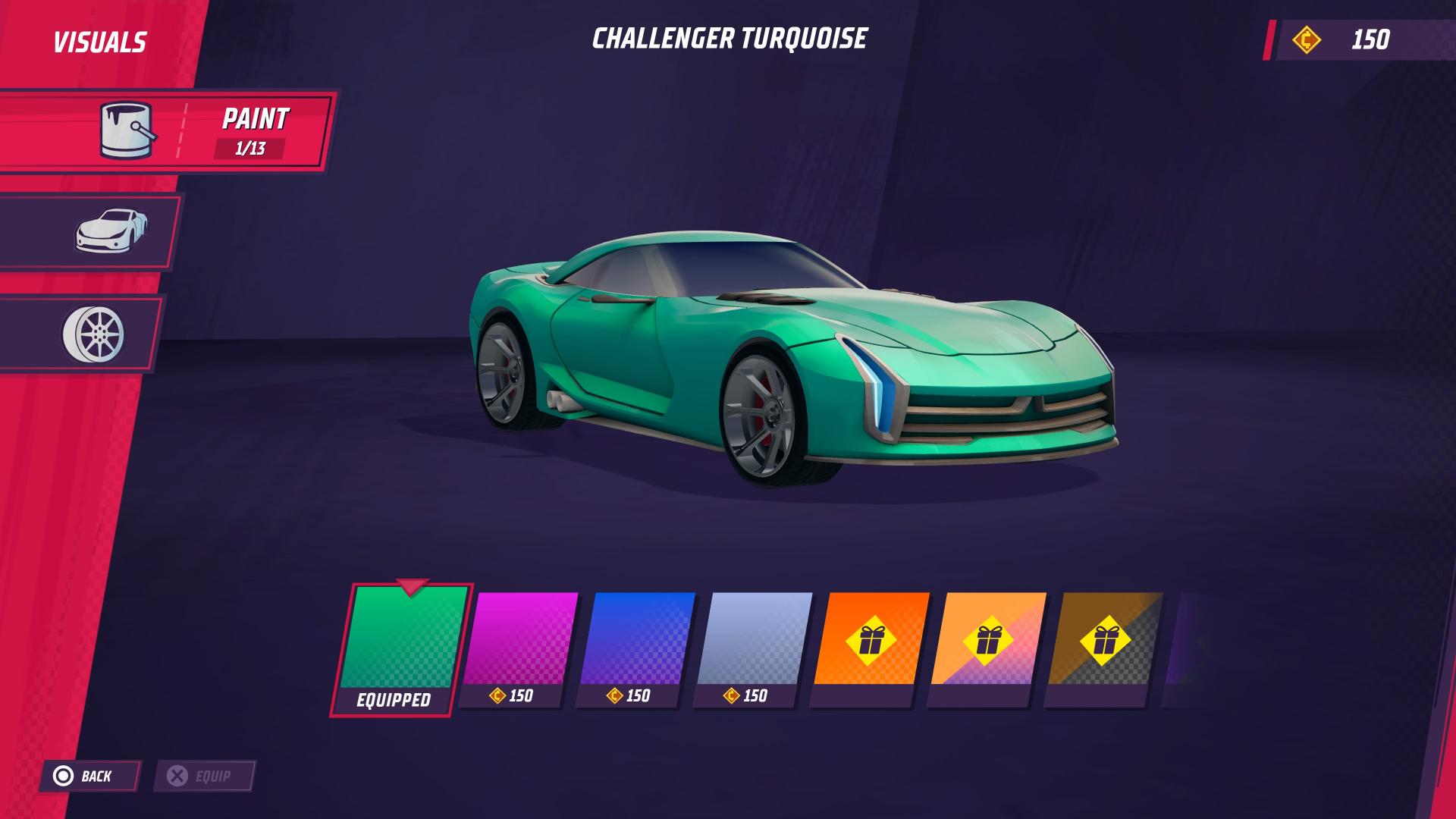This screenshot has width=1456, height=819.
Task: Select the equipped turquoise paint swatch
Action: pyautogui.click(x=402, y=641)
